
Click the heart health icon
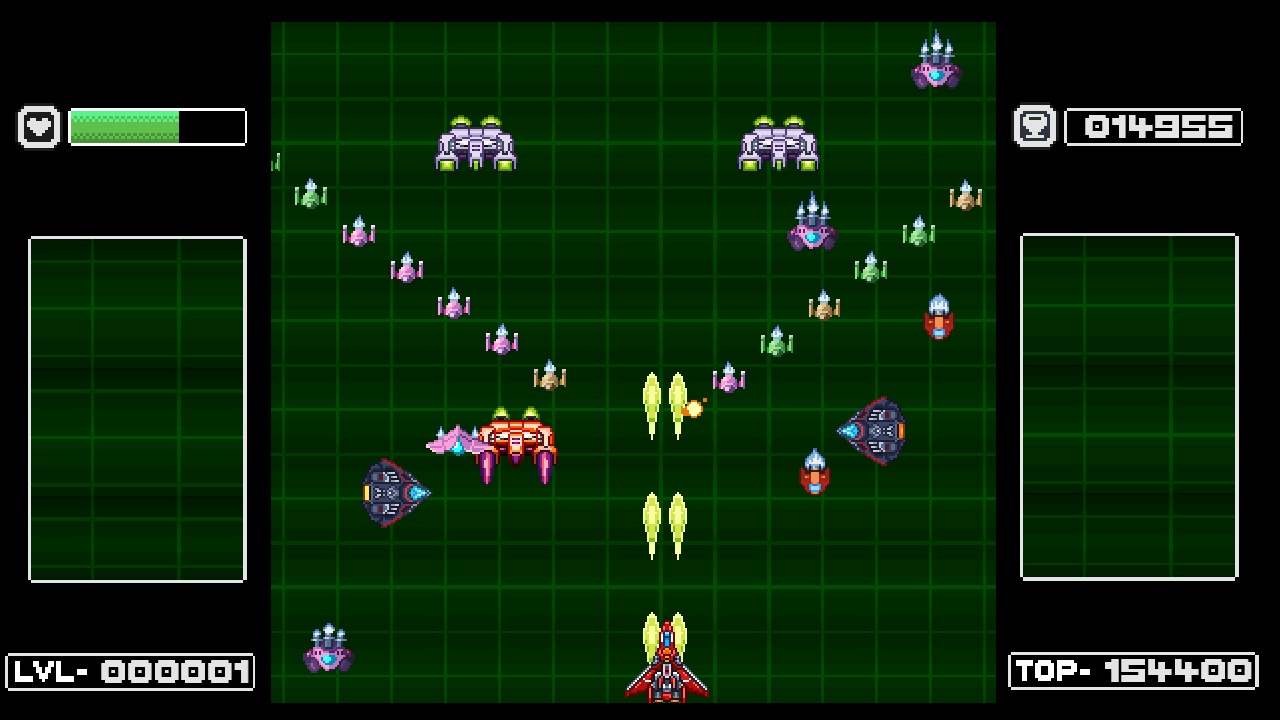(x=38, y=126)
